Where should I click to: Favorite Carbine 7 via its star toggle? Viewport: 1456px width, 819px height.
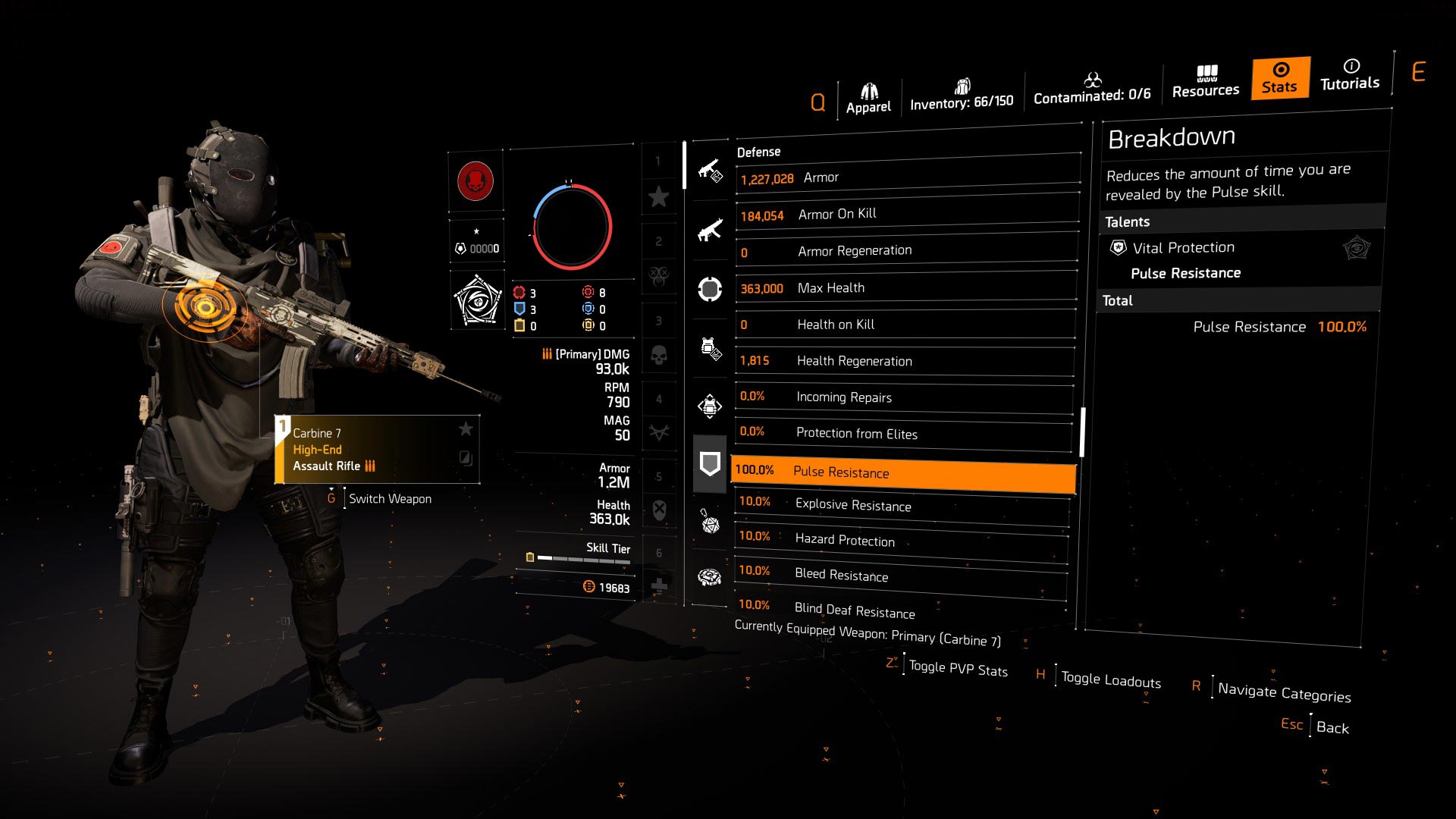pyautogui.click(x=465, y=428)
